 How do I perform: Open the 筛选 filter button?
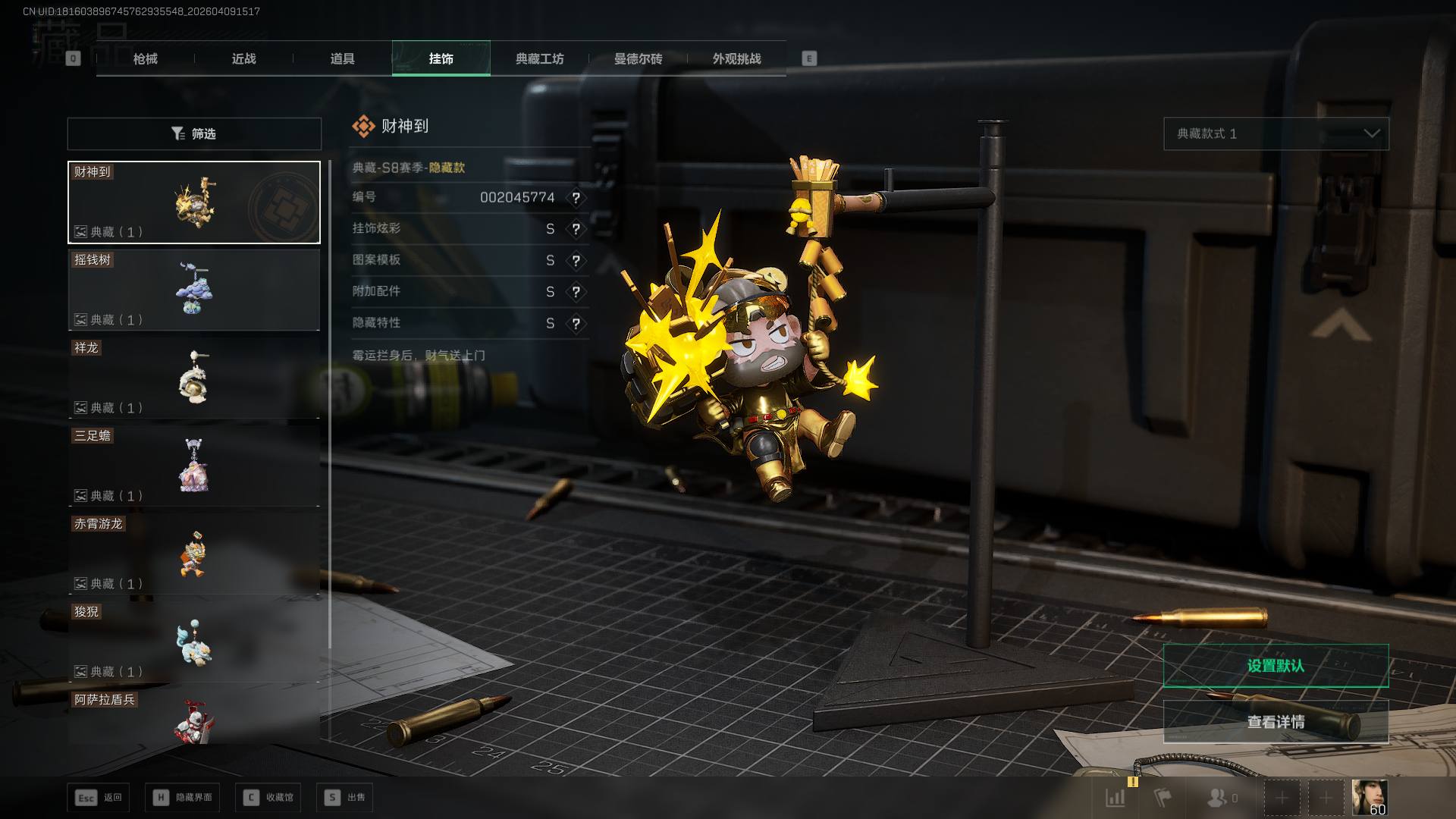coord(194,133)
